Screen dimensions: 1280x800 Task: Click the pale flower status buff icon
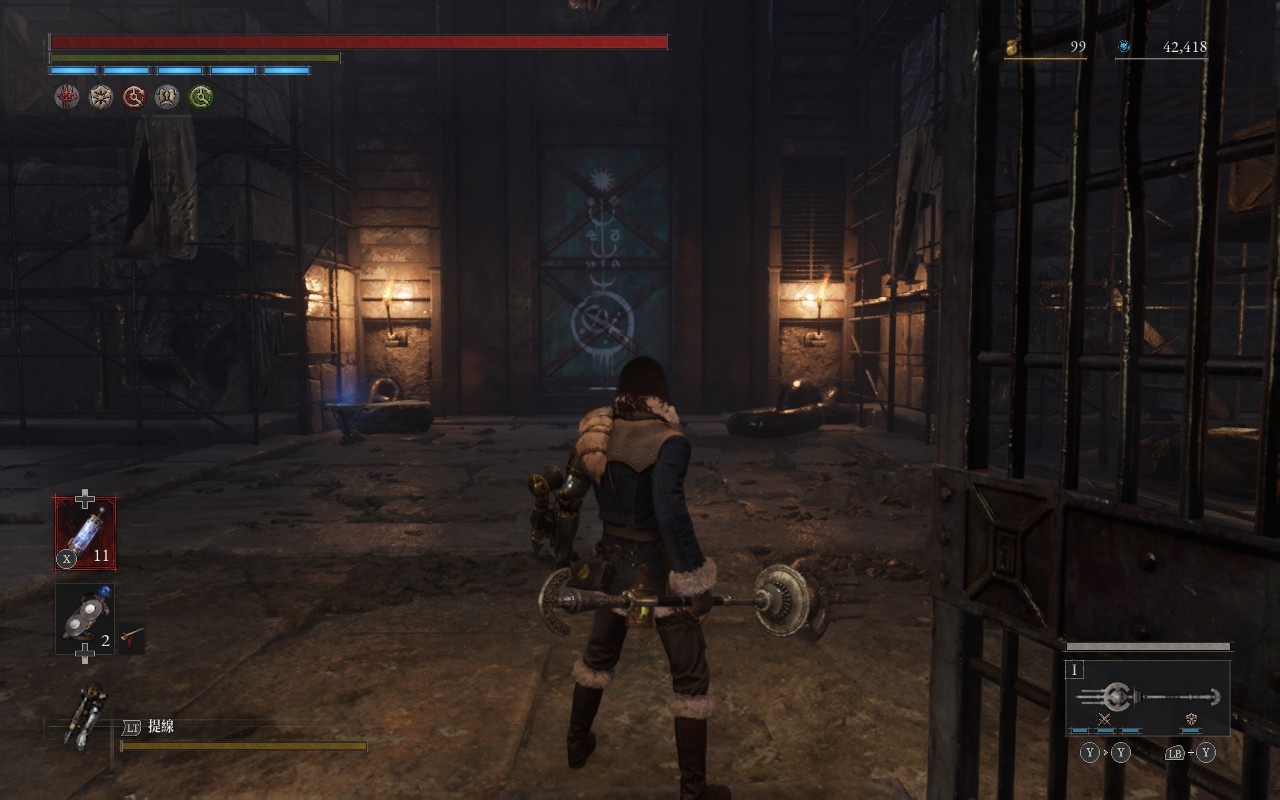(101, 97)
